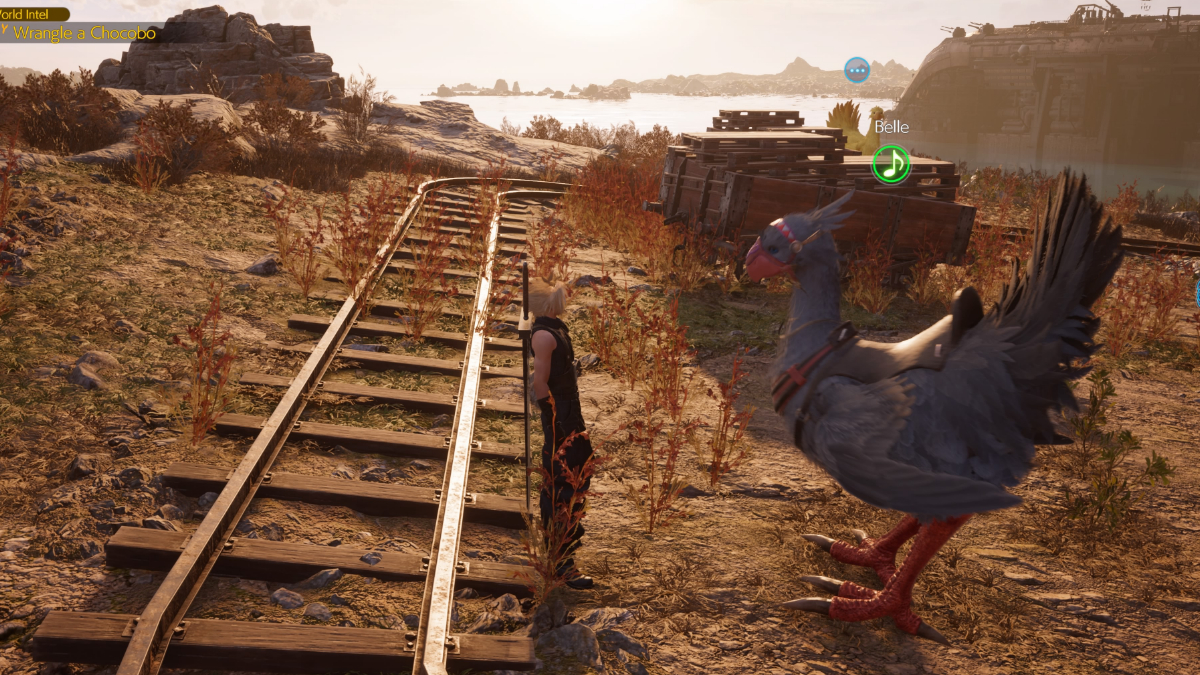Select the Wrangle a Chocobo objective tracker
This screenshot has width=1200, height=675.
(84, 33)
